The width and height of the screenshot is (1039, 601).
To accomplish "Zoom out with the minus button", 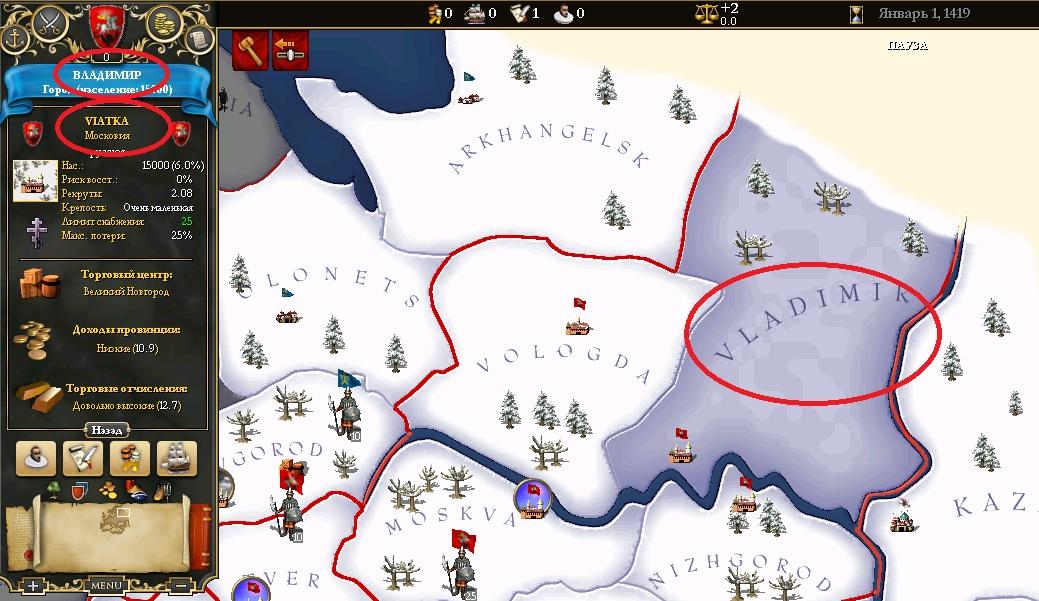I will point(180,585).
